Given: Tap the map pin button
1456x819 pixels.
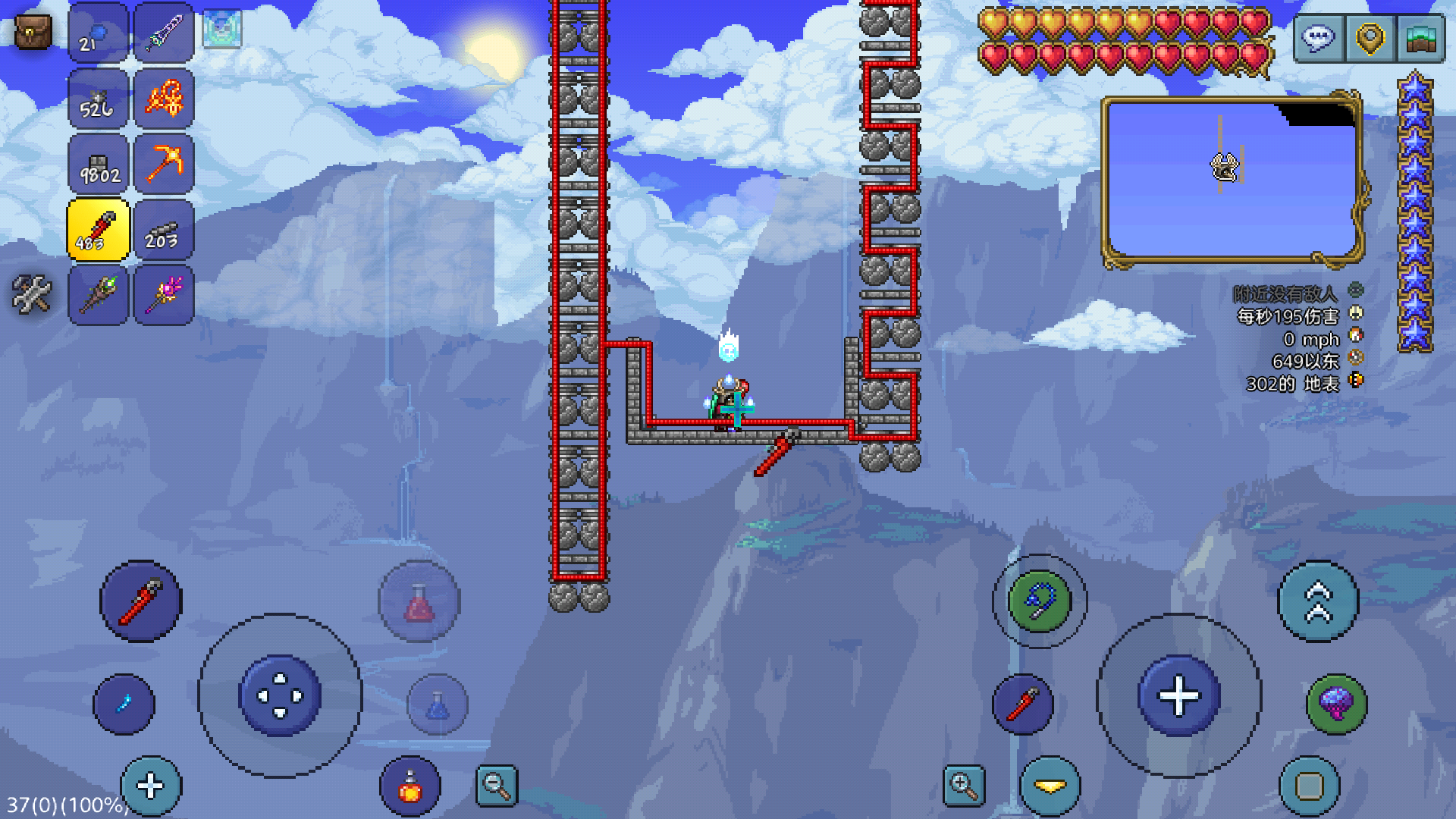Looking at the screenshot, I should [x=1370, y=38].
